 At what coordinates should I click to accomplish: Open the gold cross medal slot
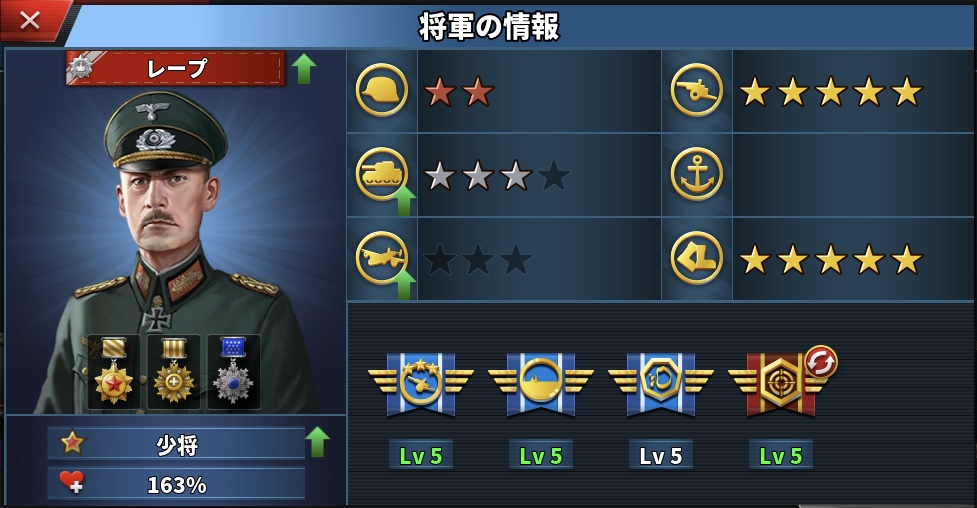click(x=174, y=372)
